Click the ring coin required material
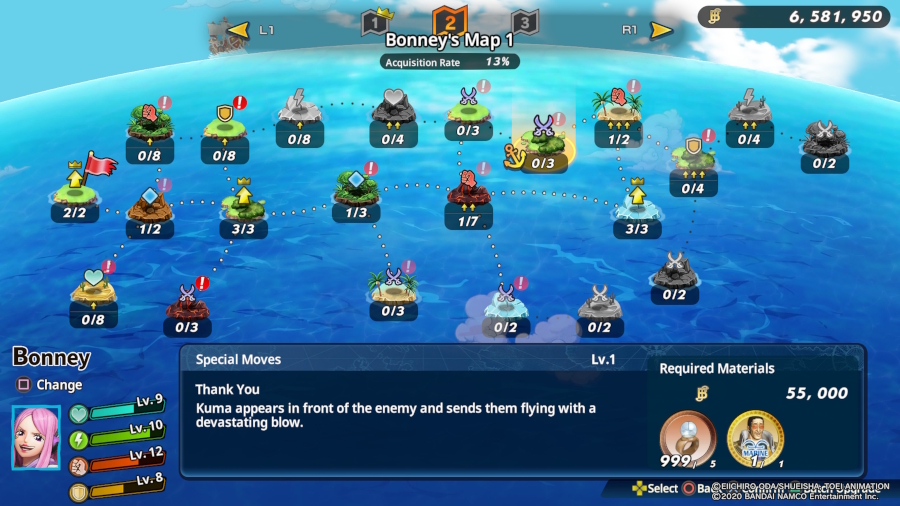 click(687, 438)
